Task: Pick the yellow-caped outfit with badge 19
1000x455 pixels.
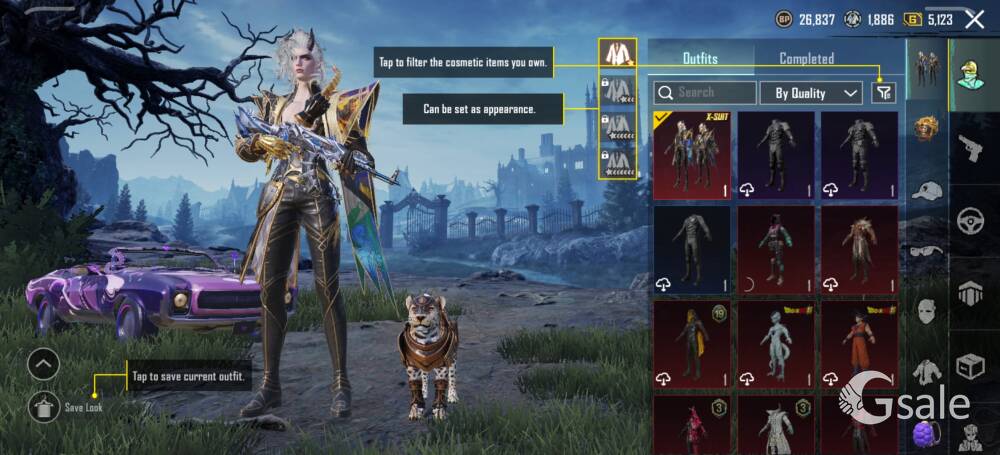Action: tap(691, 344)
